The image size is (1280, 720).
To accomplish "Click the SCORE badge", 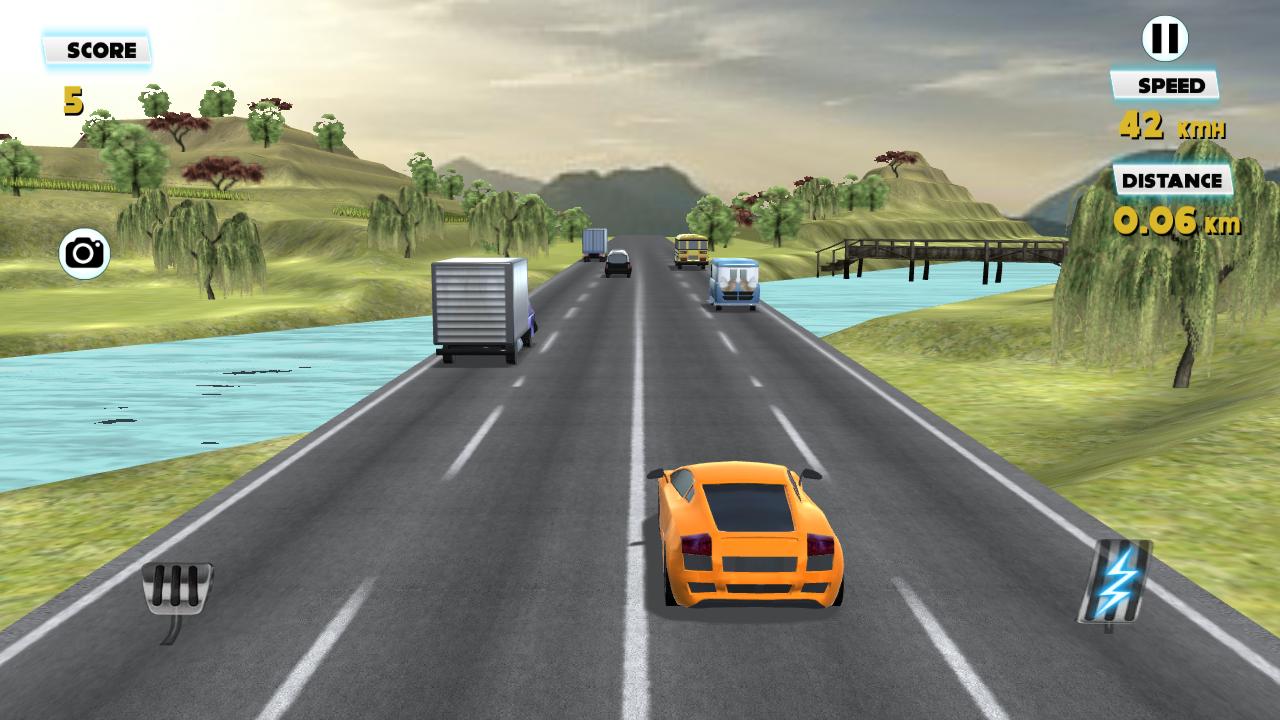I will point(97,50).
